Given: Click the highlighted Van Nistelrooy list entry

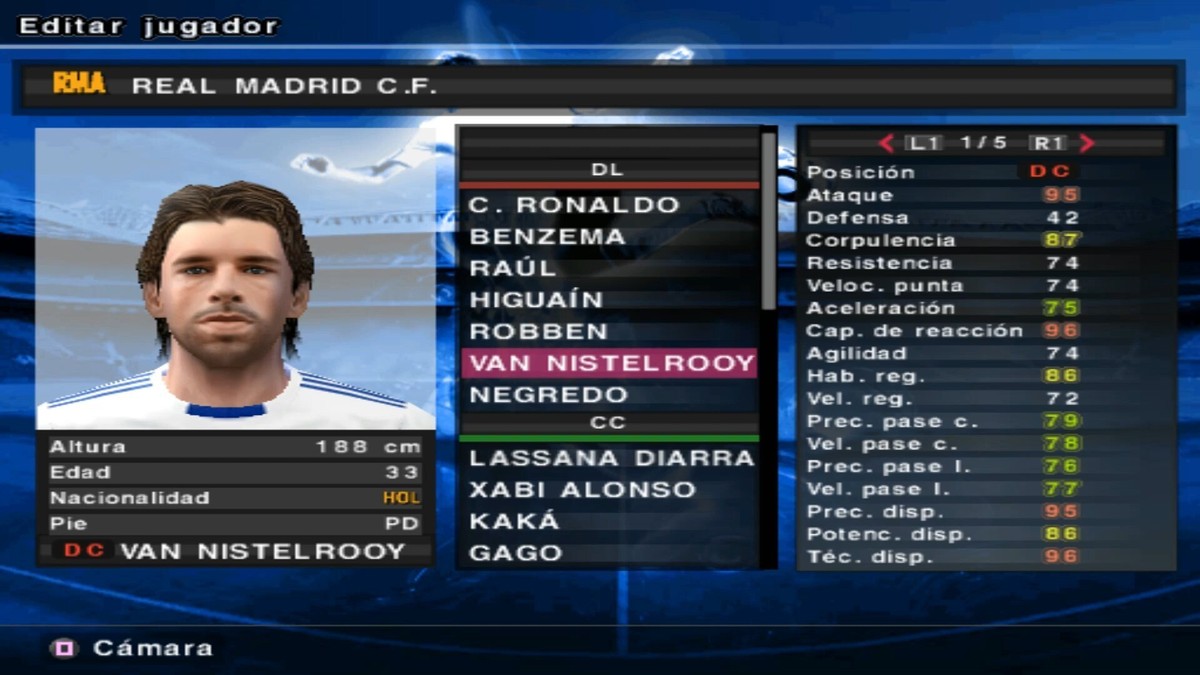Looking at the screenshot, I should coord(608,362).
